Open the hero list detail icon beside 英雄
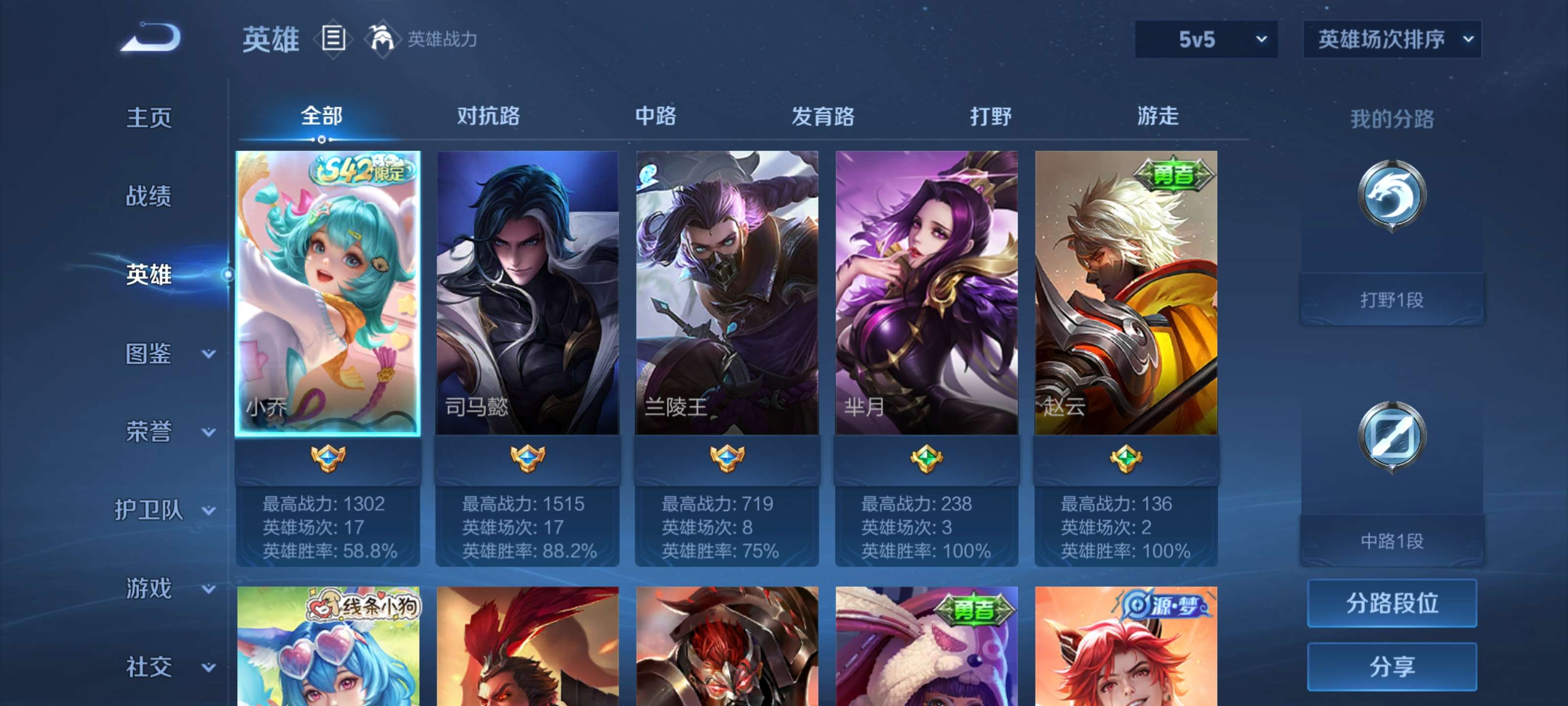This screenshot has width=1568, height=706. pos(332,39)
